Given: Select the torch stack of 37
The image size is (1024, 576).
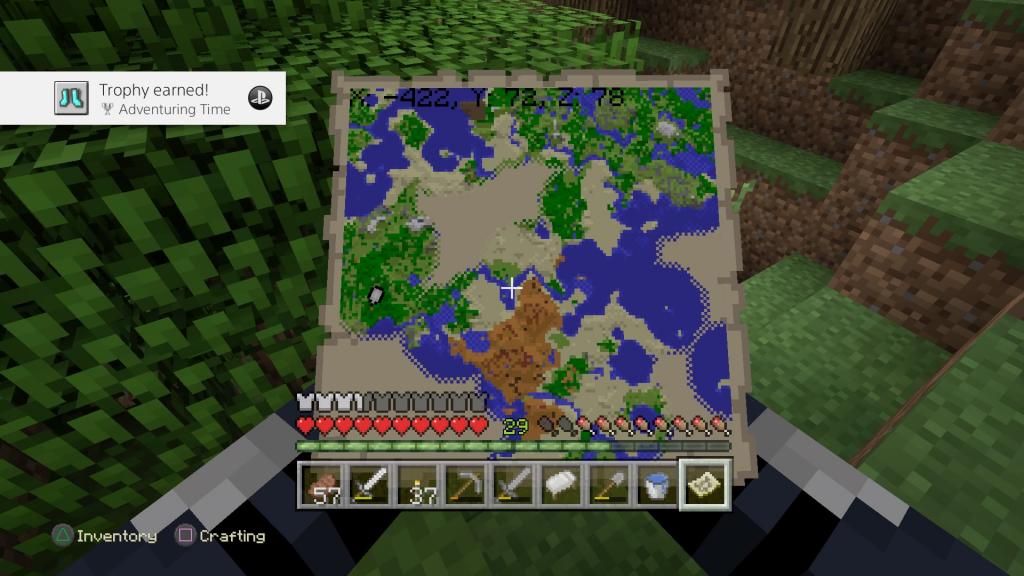Looking at the screenshot, I should point(417,486).
